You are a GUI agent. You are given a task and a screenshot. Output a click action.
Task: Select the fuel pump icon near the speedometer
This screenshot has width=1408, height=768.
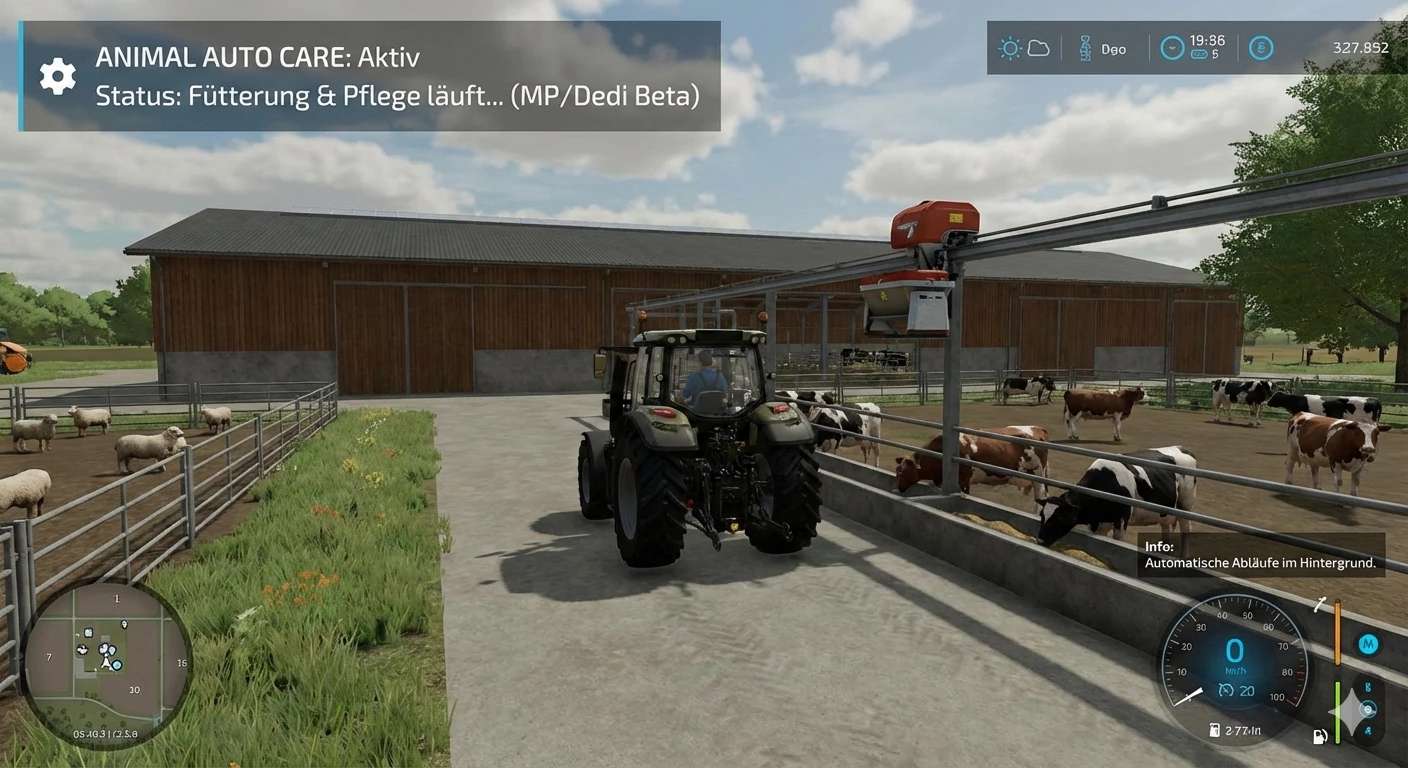1319,735
